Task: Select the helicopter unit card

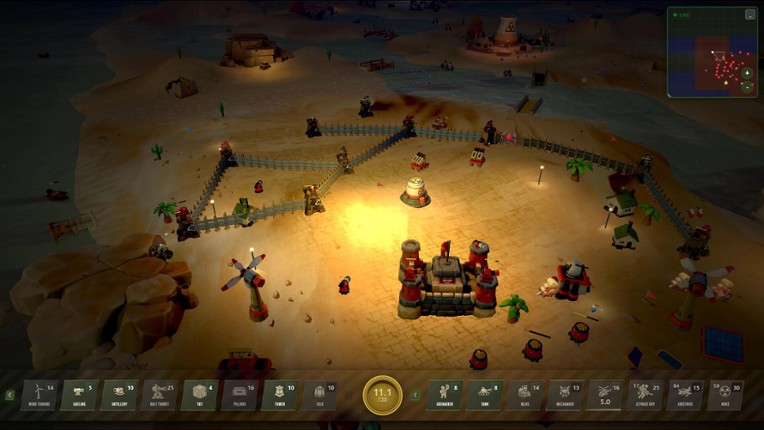Action: 604,395
